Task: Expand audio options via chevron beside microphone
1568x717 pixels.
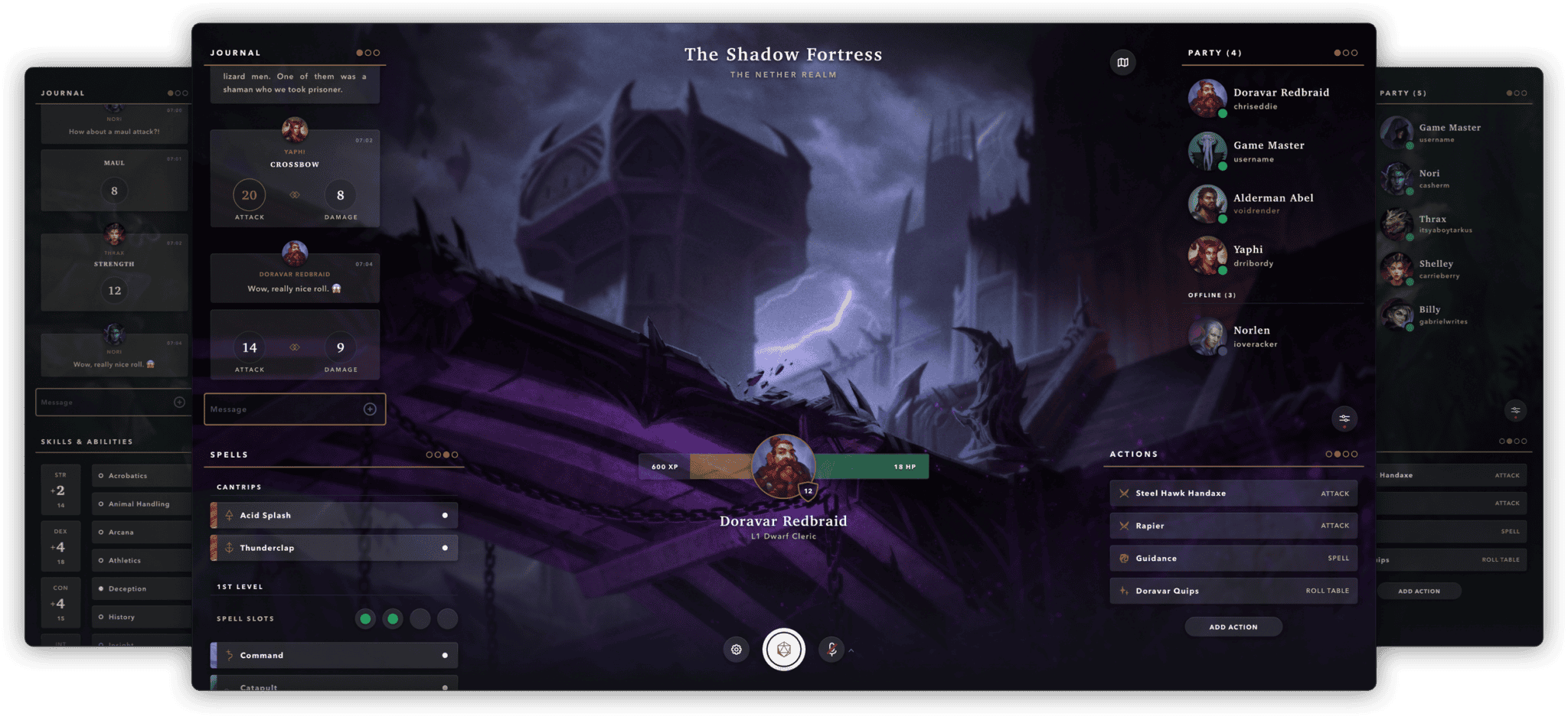Action: [850, 651]
